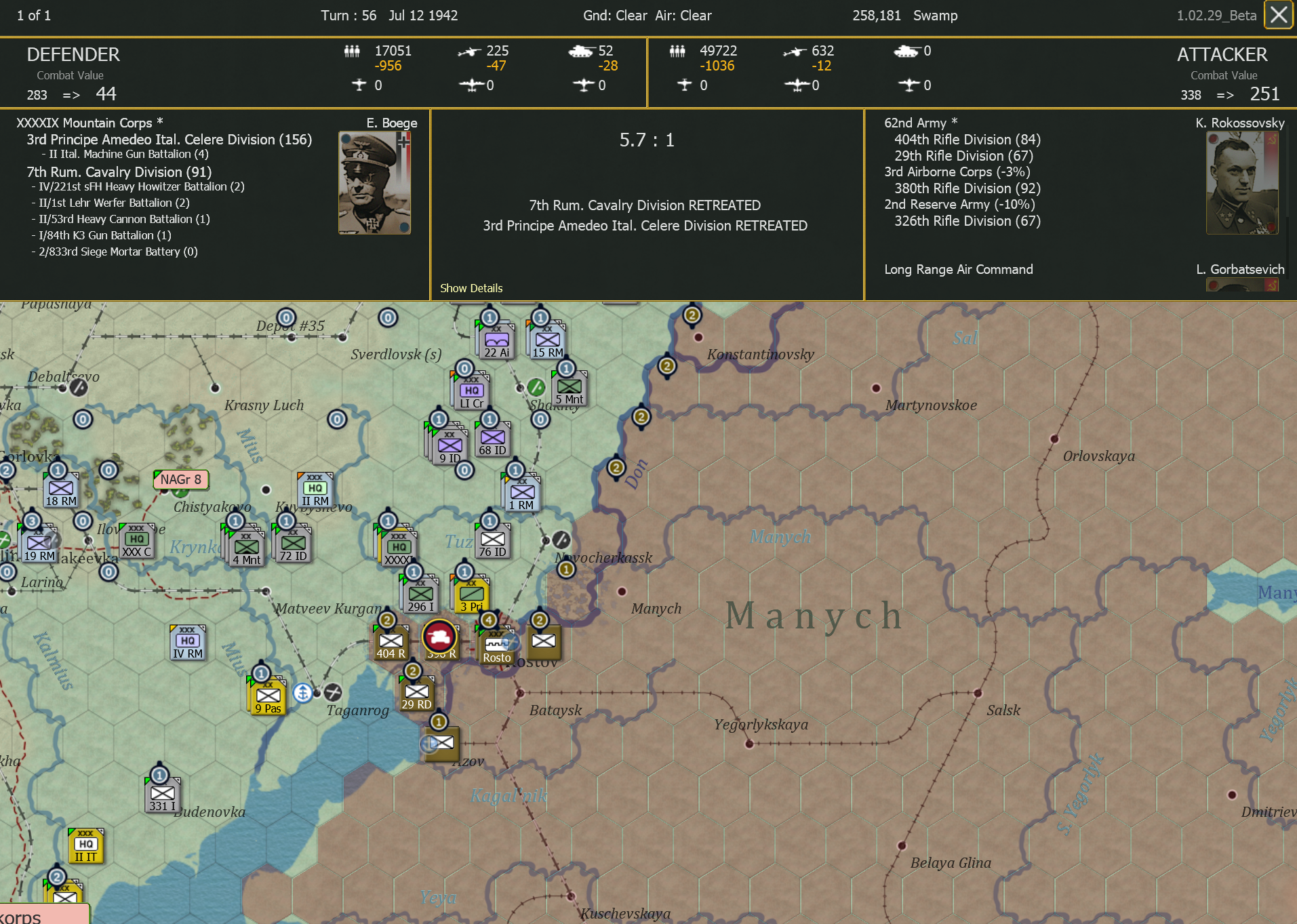Screen dimensions: 1297x924
Task: Click the E. Boege commander portrait
Action: click(x=374, y=181)
